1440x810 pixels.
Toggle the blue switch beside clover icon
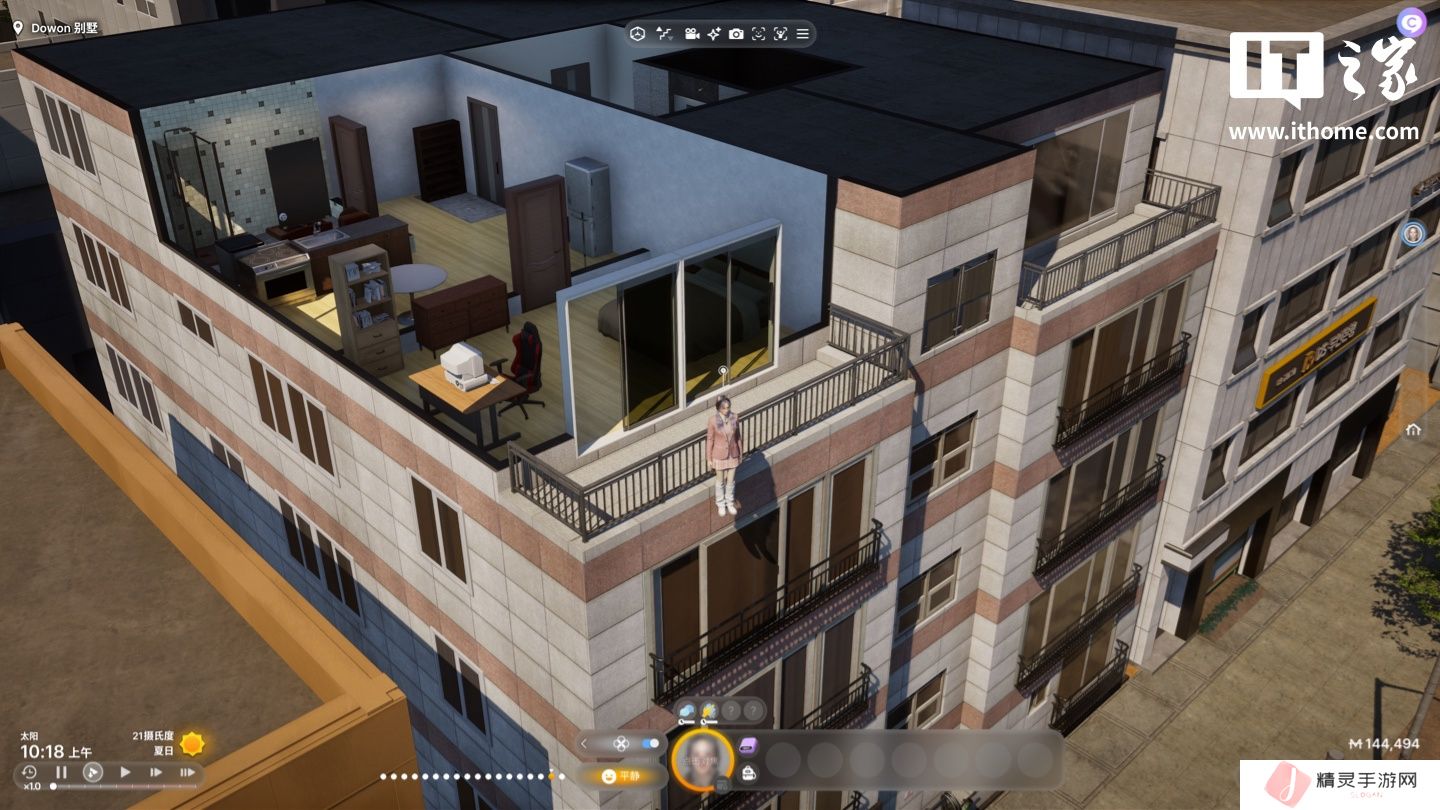point(651,744)
